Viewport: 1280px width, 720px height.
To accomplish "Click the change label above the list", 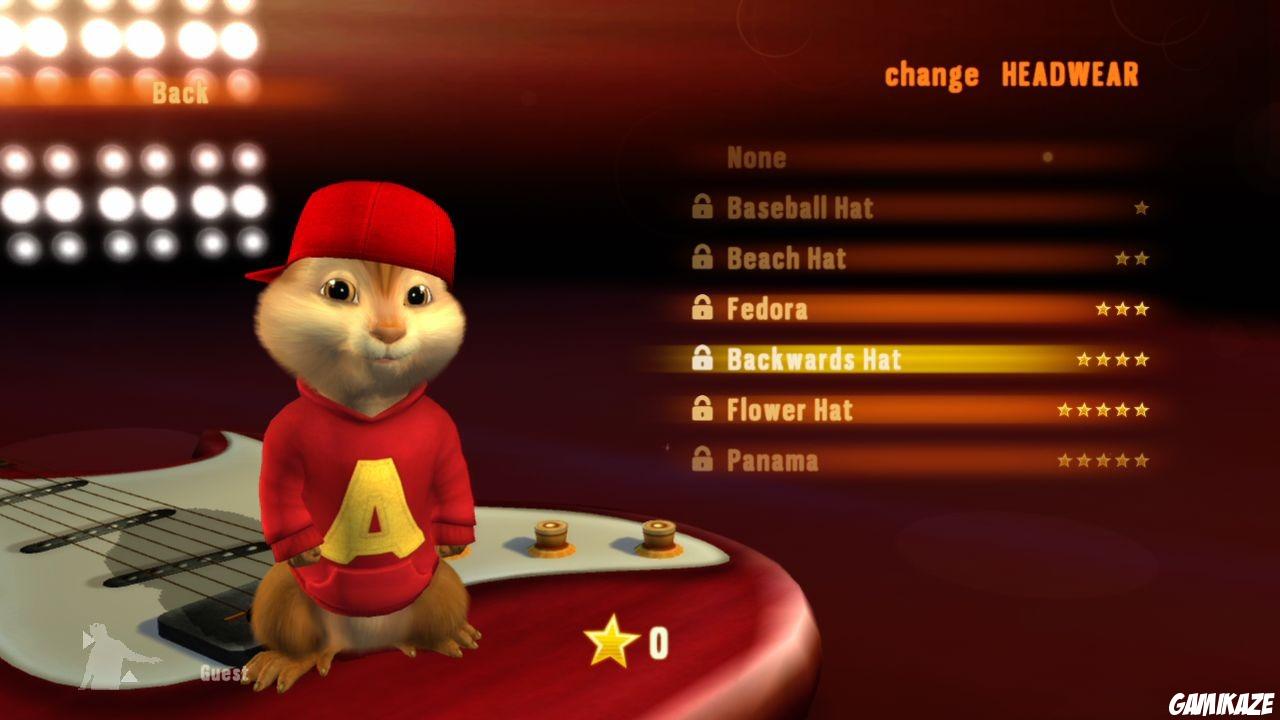I will click(932, 74).
